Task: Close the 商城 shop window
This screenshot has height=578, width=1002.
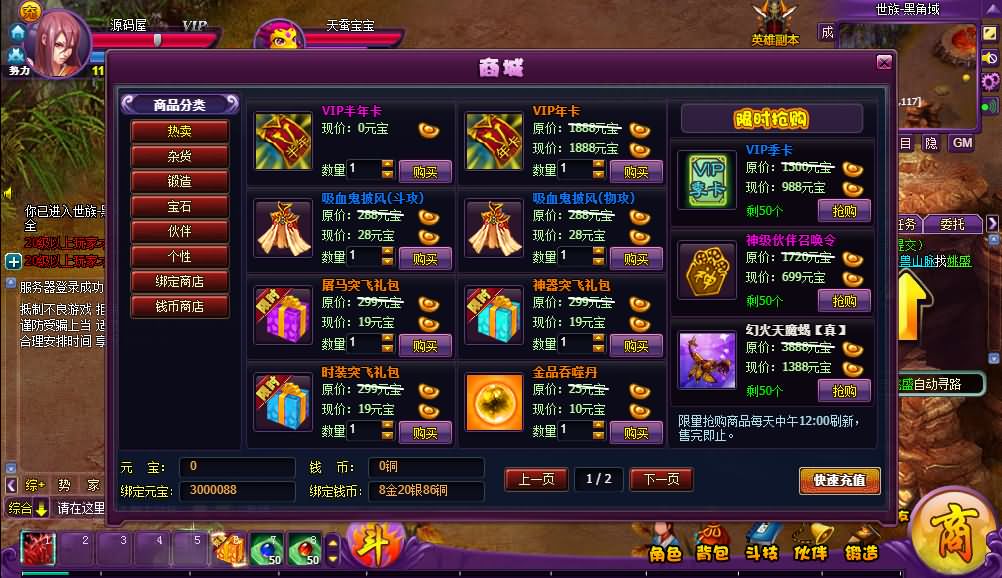Action: click(x=884, y=63)
